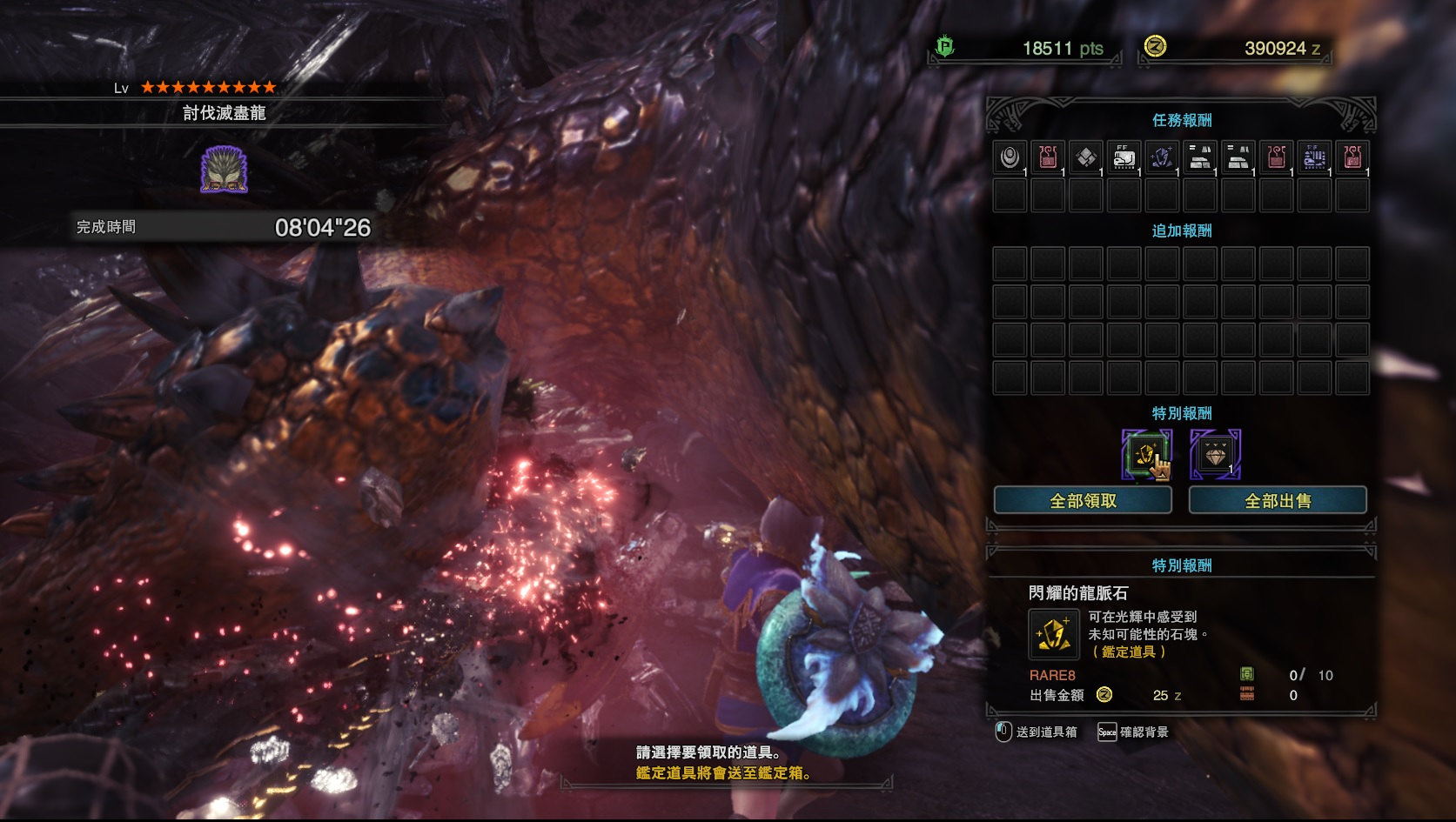Select the white ticket reward item
The image size is (1456, 822).
point(1124,157)
